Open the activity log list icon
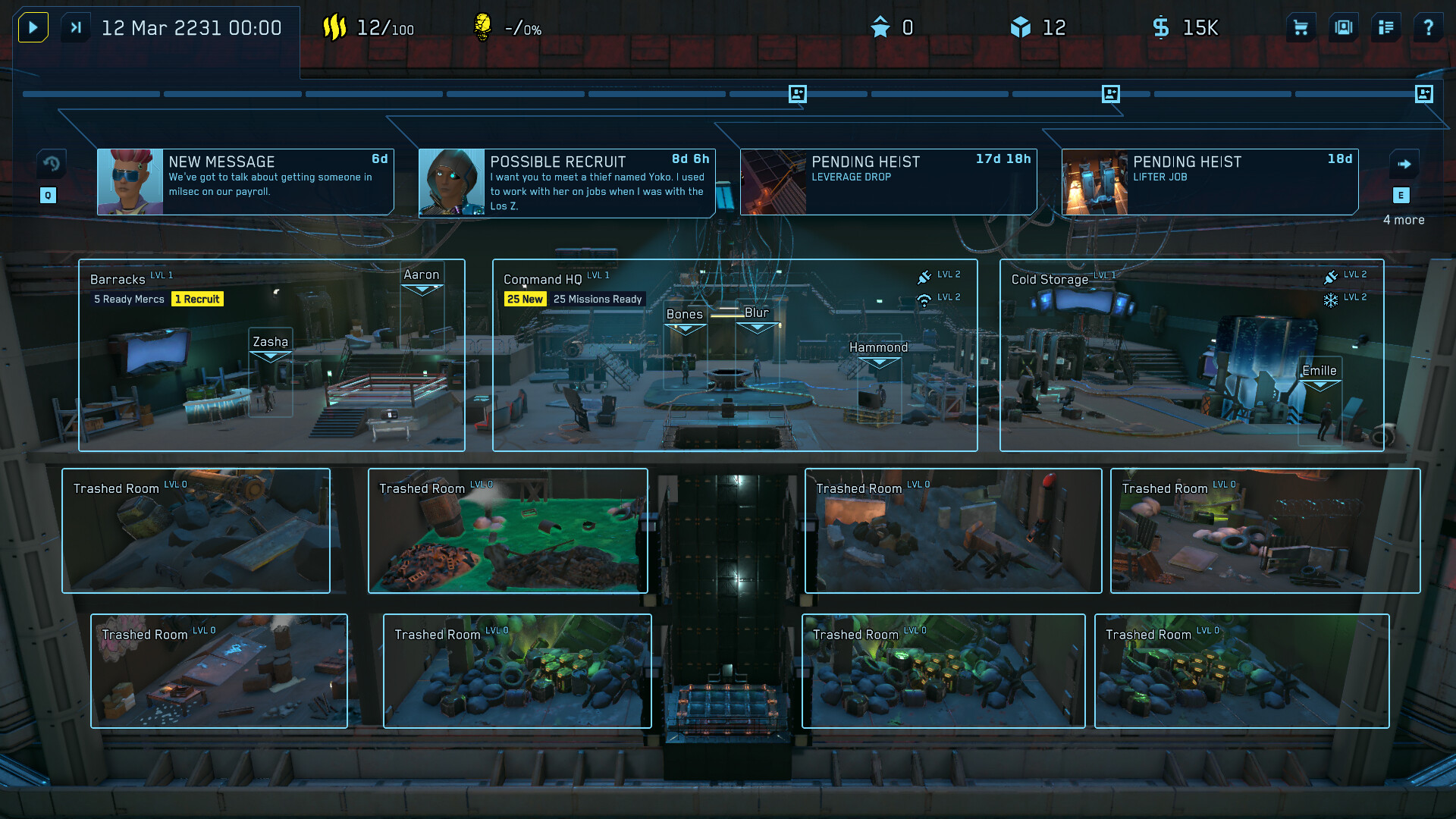Screen dimensions: 1456x819 tap(1386, 27)
